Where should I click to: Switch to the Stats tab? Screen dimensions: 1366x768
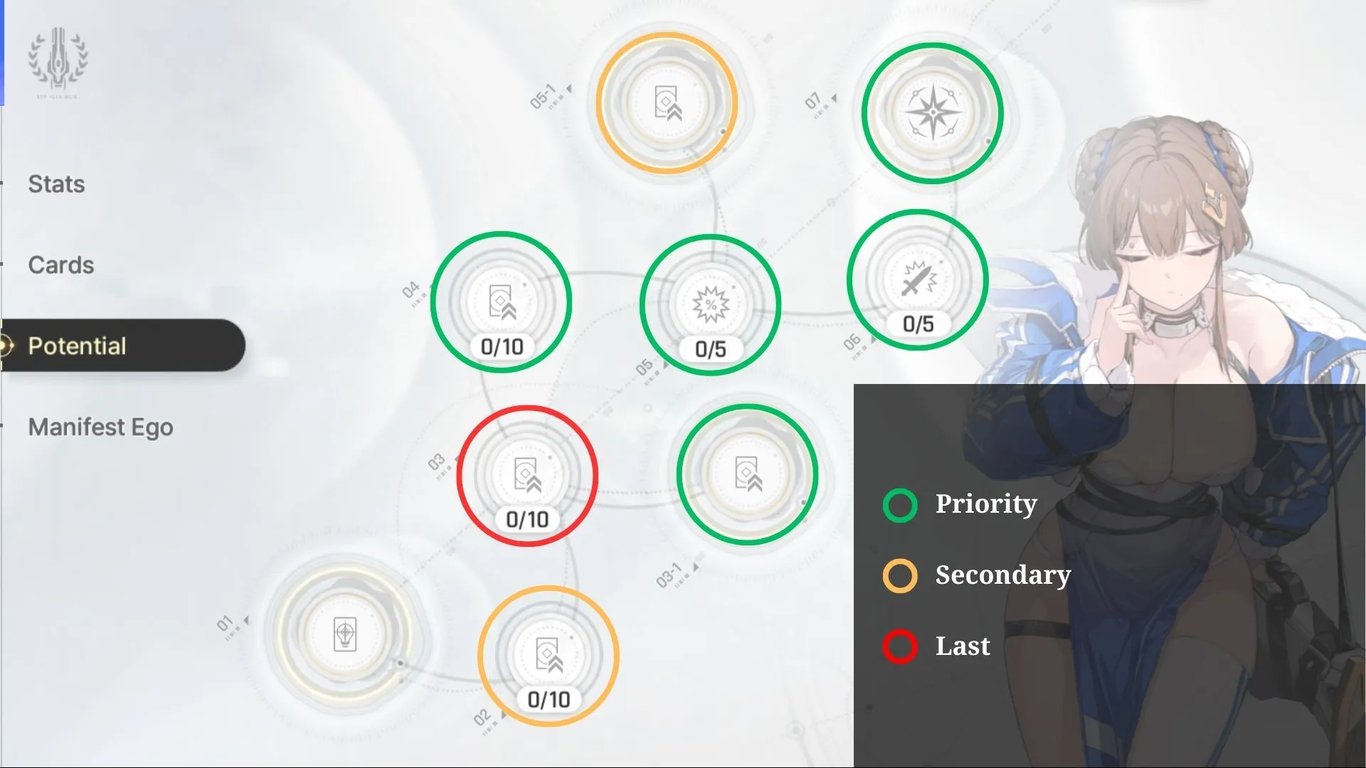point(55,184)
